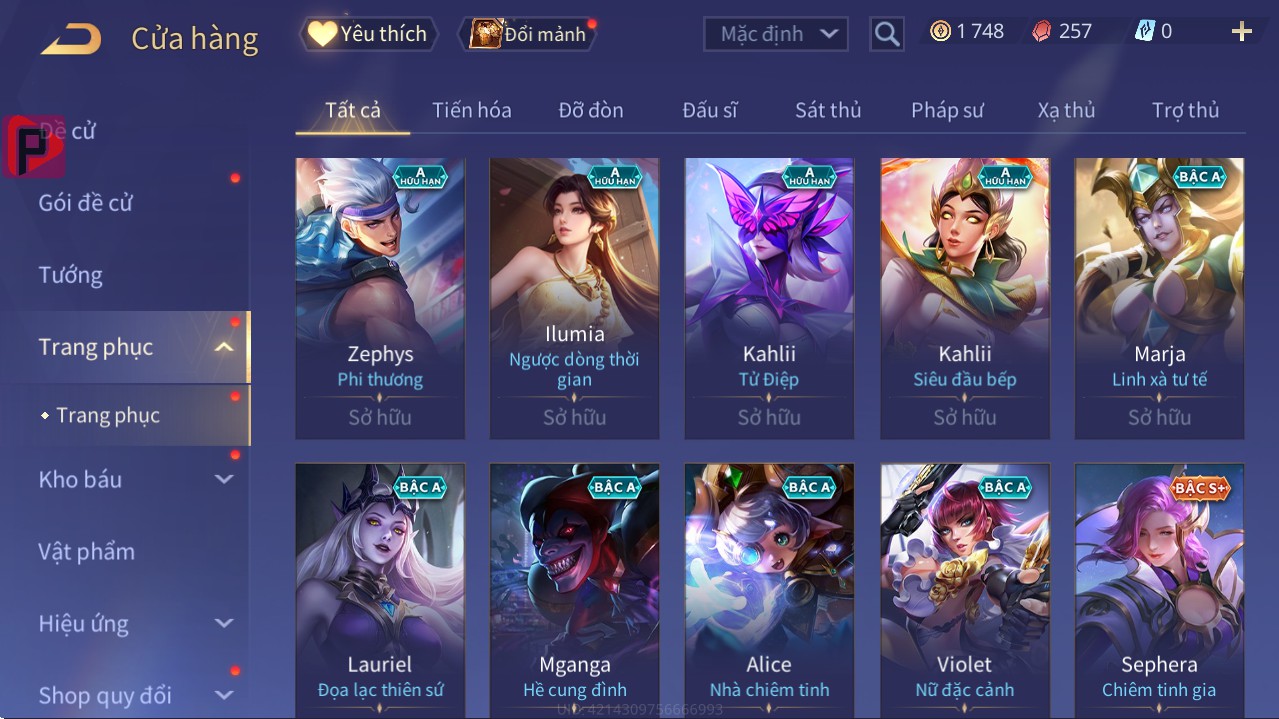This screenshot has height=719, width=1279.
Task: Add currency with the plus button
Action: point(1241,32)
